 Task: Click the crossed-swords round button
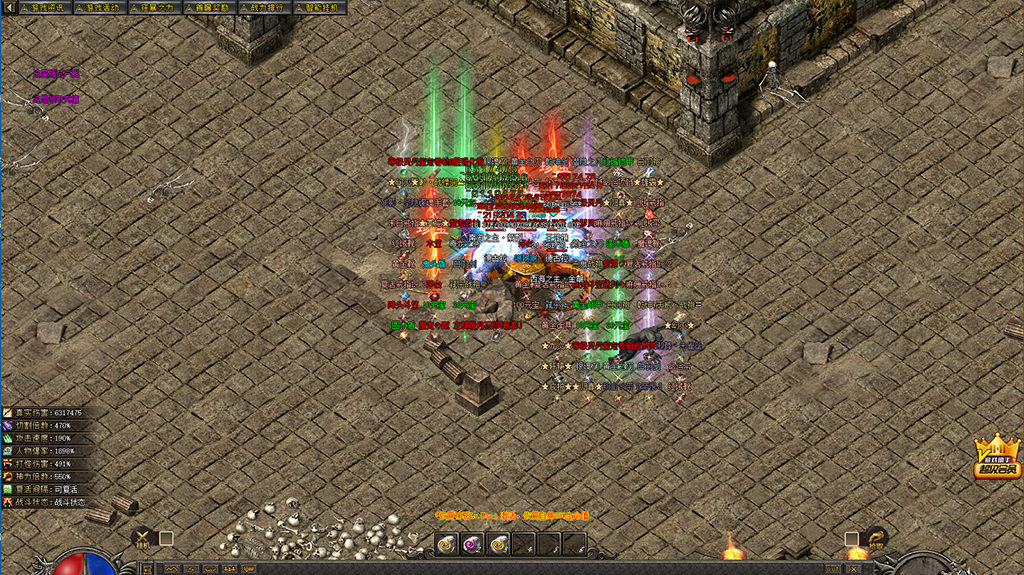click(143, 539)
